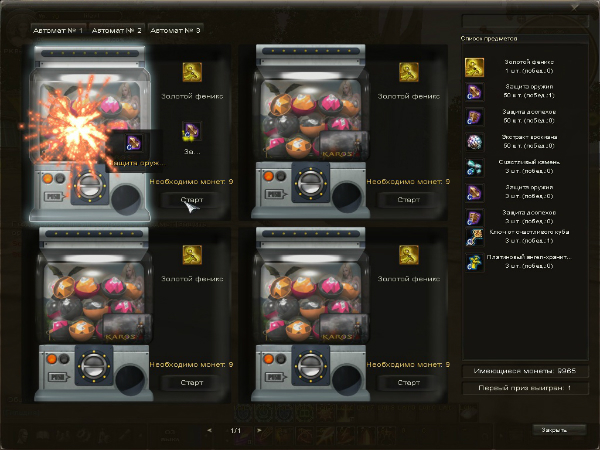Inspect the won item icon under Золотой феникс
Viewport: 600px width, 450px height.
[191, 131]
